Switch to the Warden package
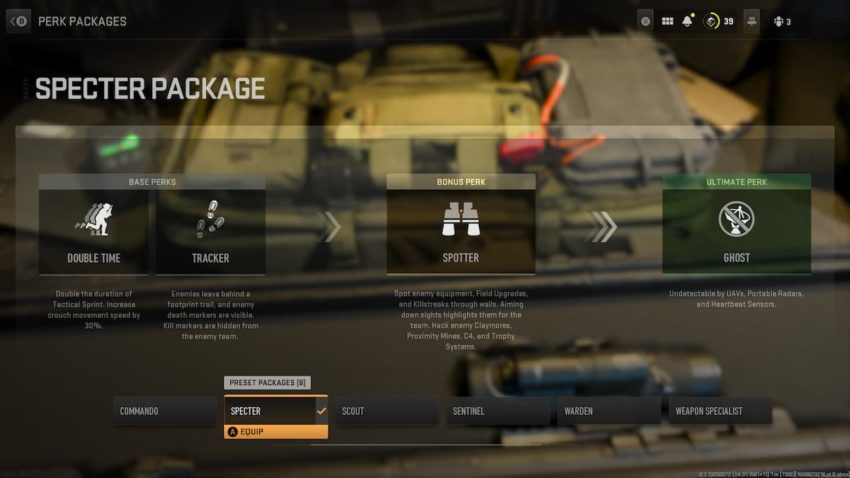The height and width of the screenshot is (478, 850). [x=608, y=411]
